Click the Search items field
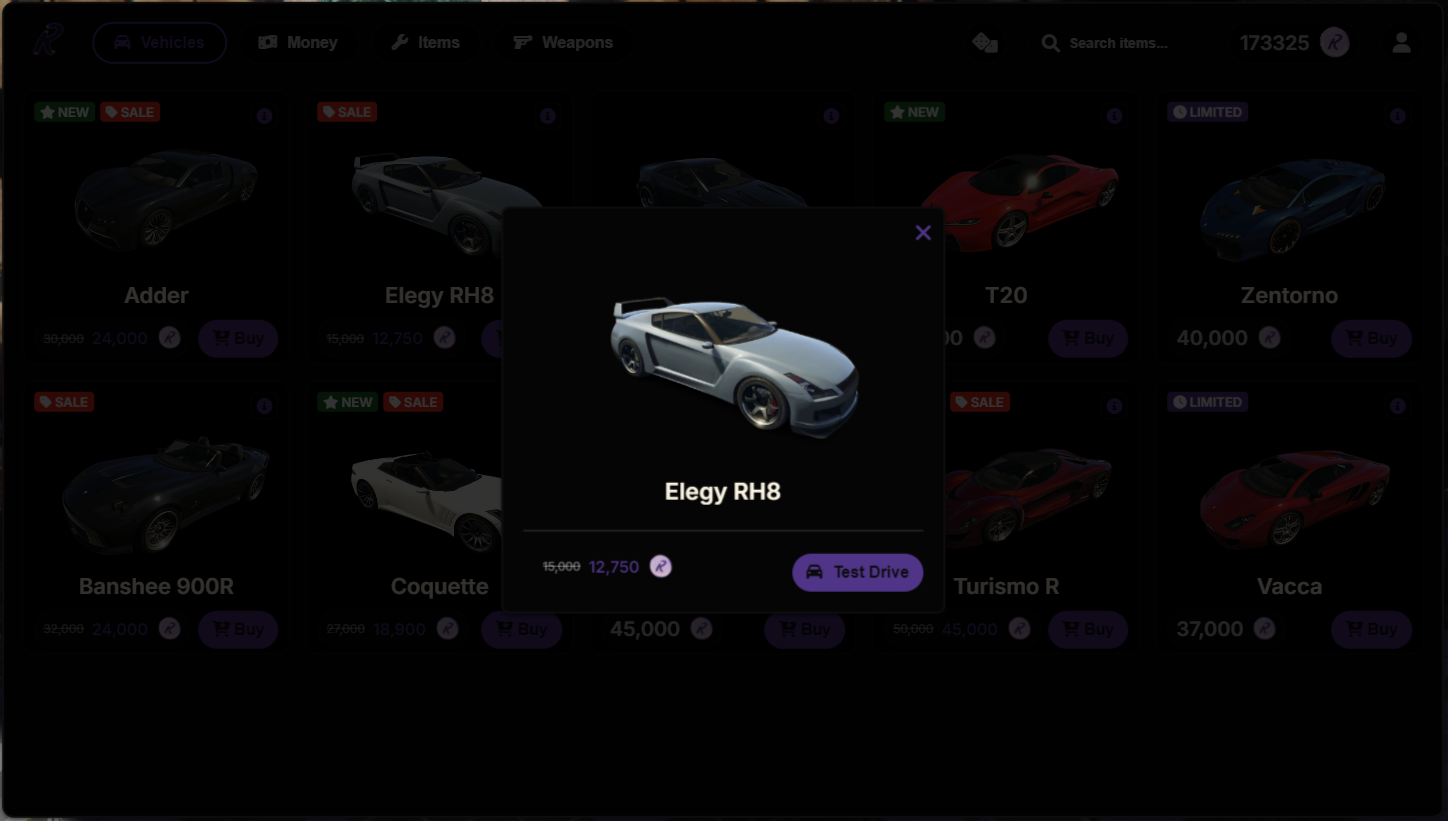This screenshot has width=1448, height=821. click(1117, 43)
